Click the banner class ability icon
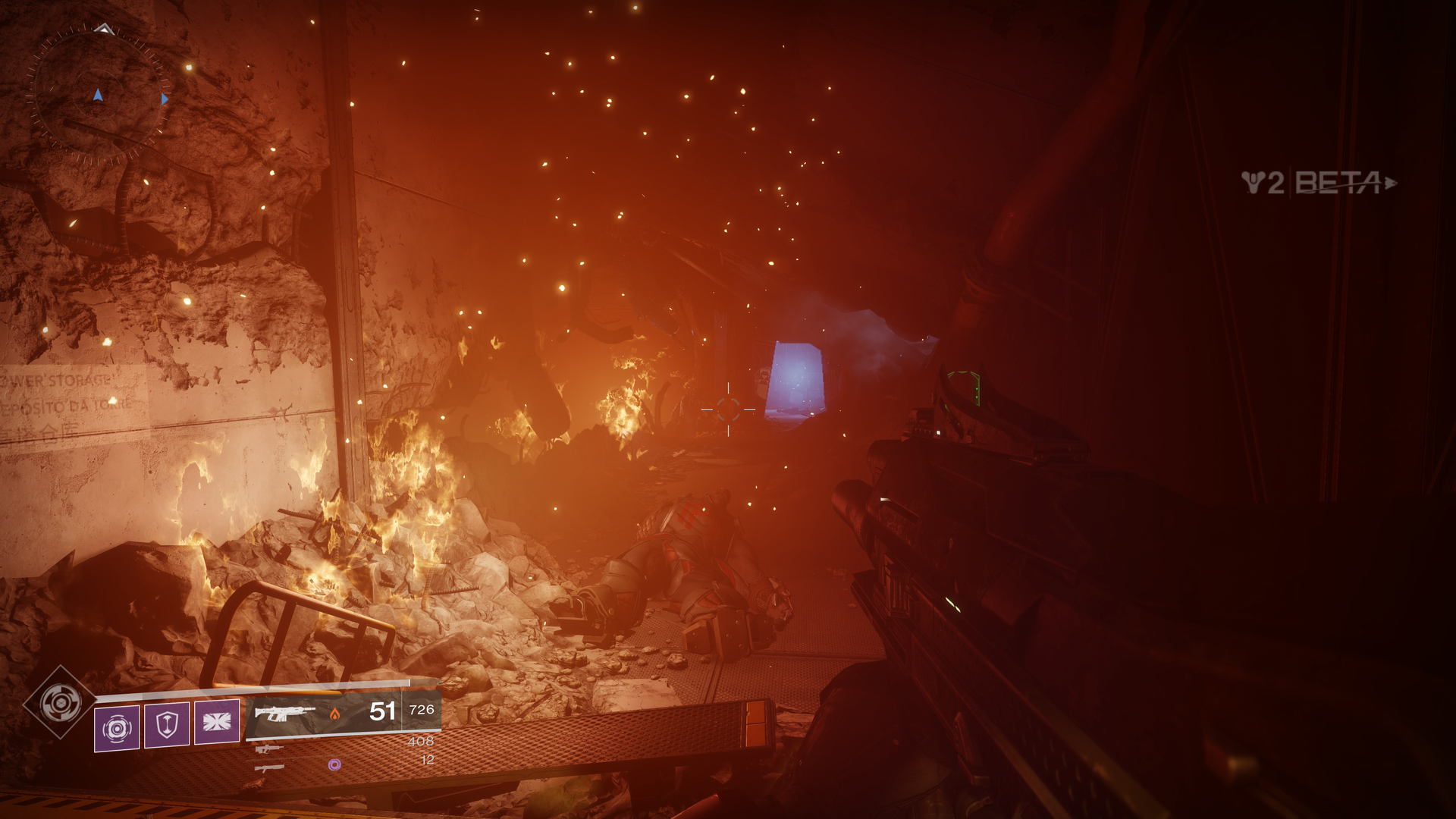Image resolution: width=1456 pixels, height=819 pixels. pos(216,720)
